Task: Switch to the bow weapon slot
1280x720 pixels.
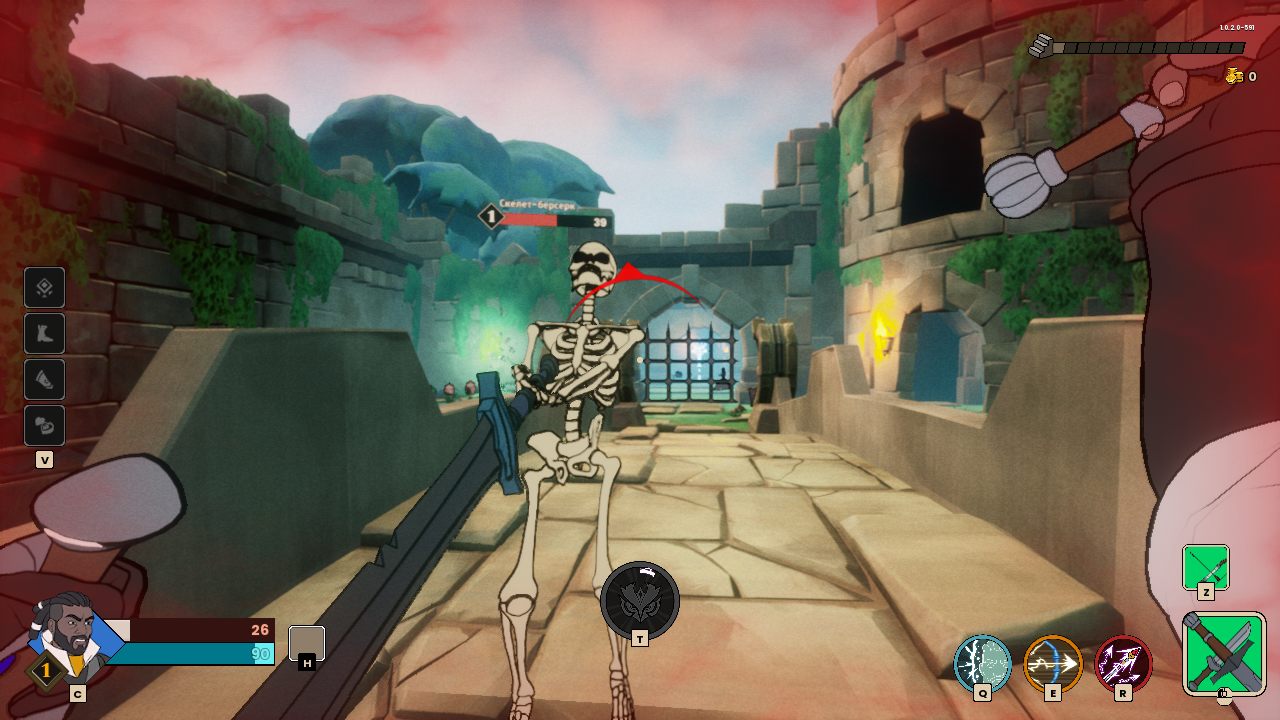Action: [1205, 567]
